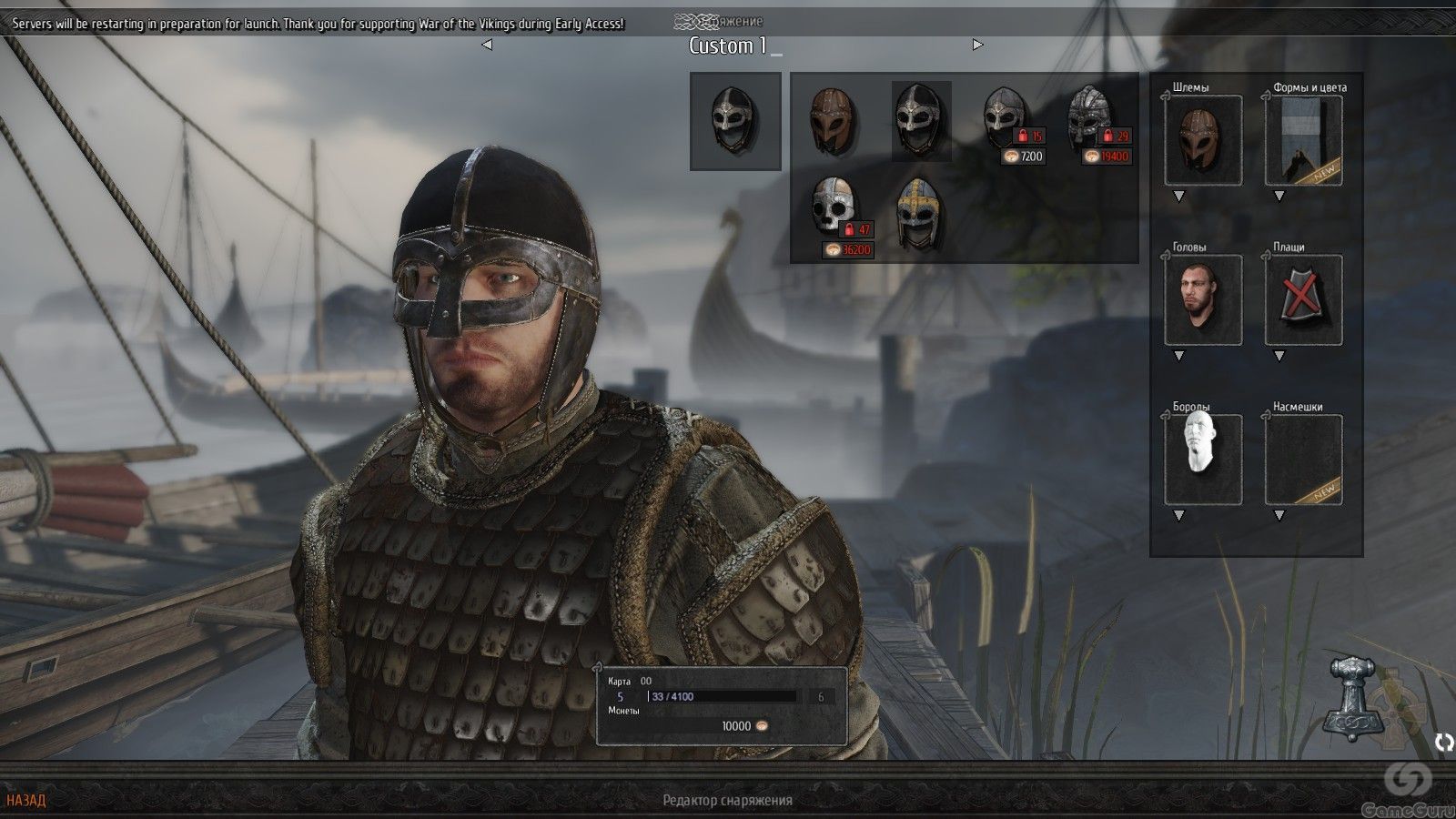The width and height of the screenshot is (1456, 819).
Task: Open the Плащи cloak slot
Action: [x=1303, y=300]
